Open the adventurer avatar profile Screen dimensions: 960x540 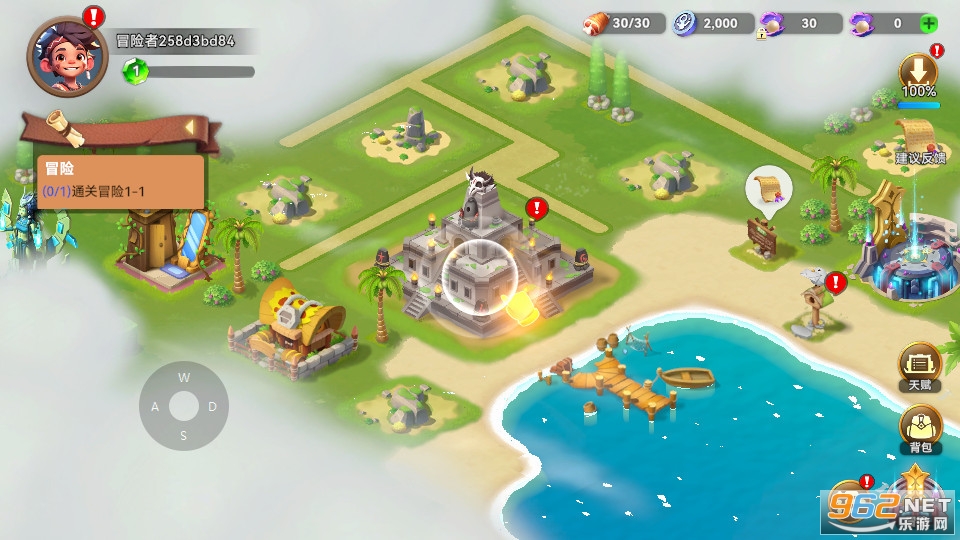[x=67, y=56]
